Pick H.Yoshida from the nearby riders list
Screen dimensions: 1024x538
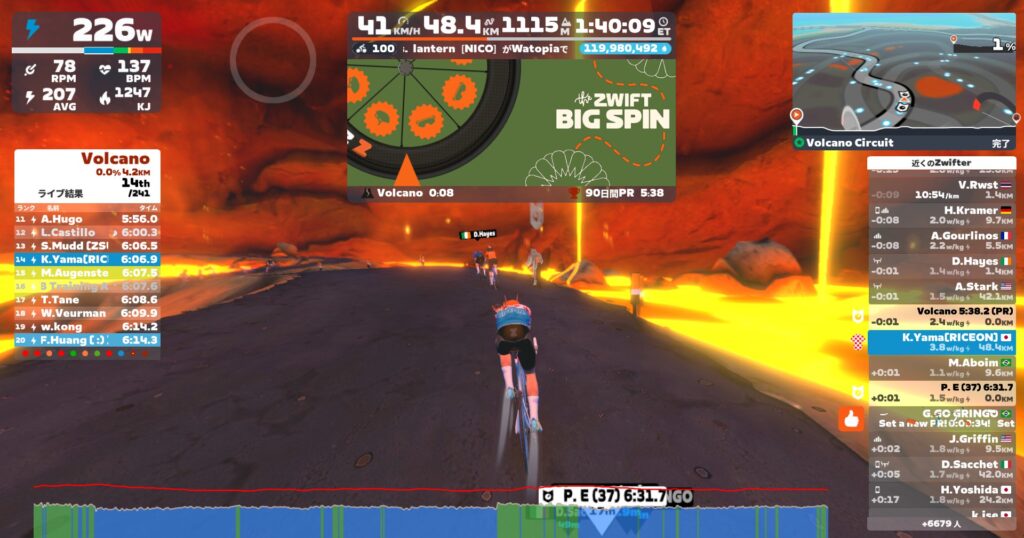tap(941, 495)
